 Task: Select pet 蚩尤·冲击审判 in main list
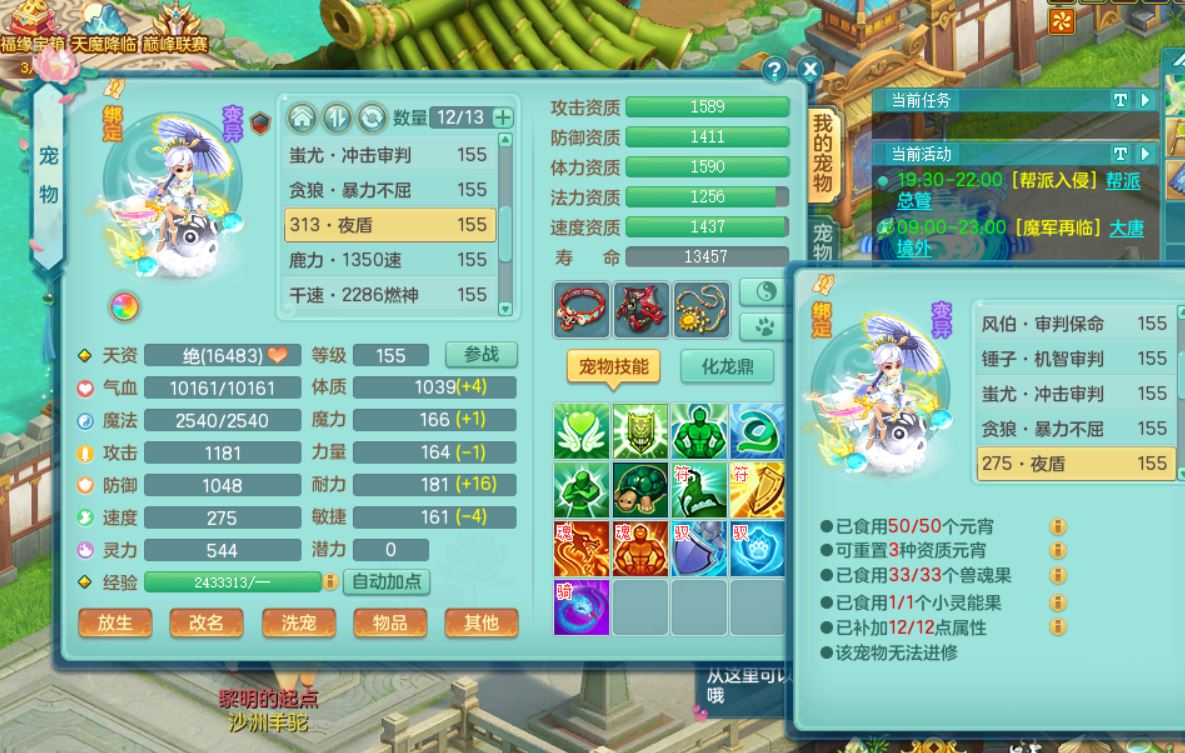click(389, 155)
